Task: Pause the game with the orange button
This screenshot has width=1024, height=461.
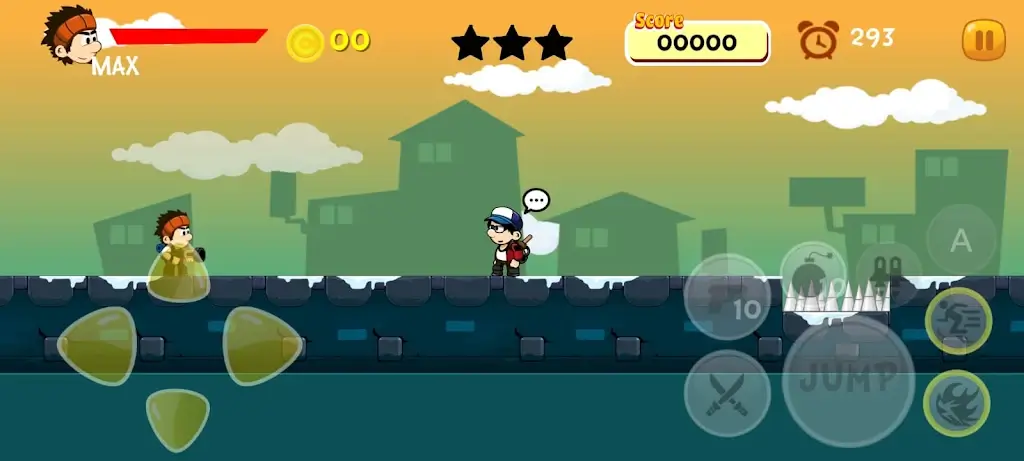Action: [x=984, y=40]
